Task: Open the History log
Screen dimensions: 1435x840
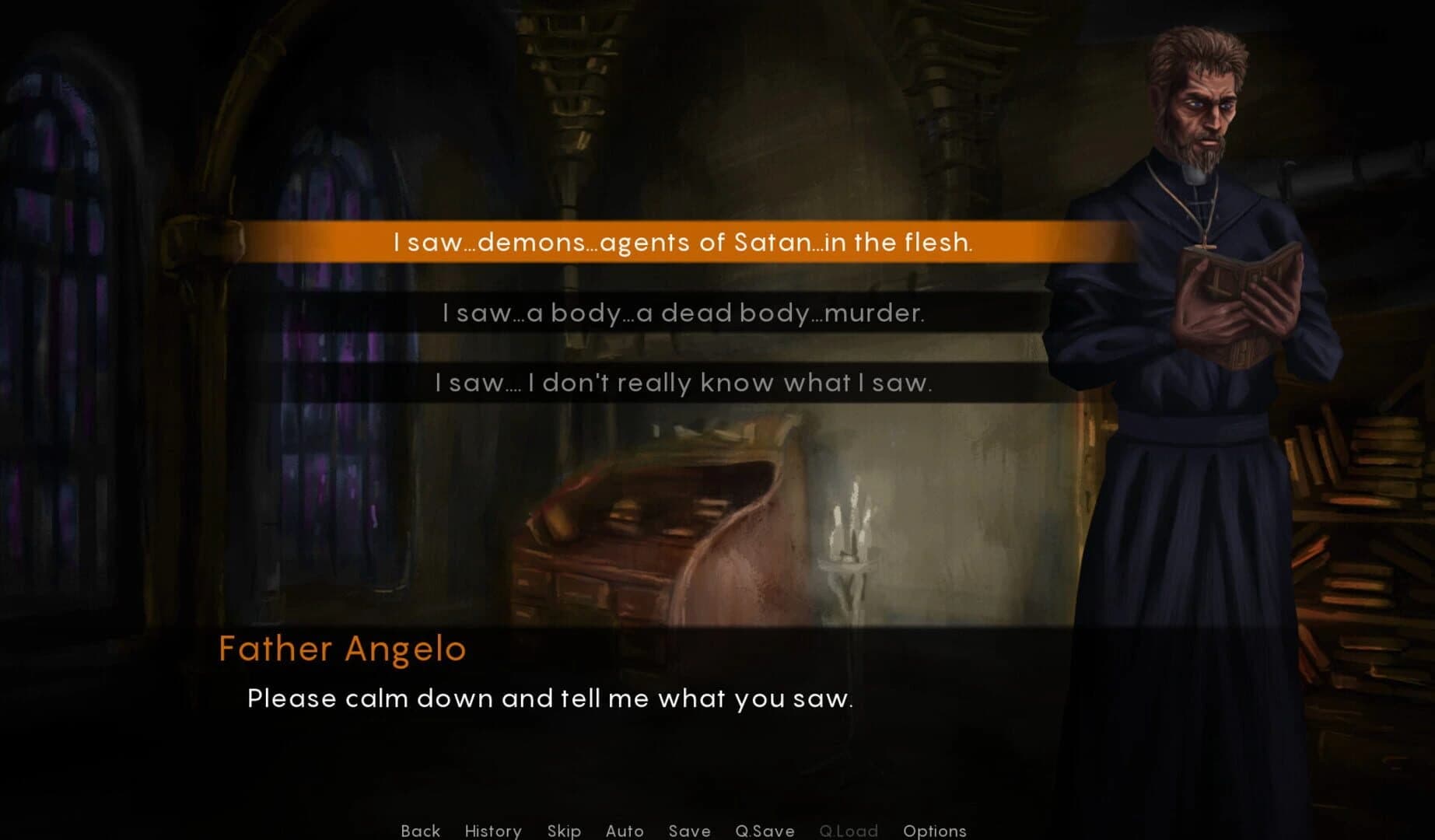Action: point(493,831)
